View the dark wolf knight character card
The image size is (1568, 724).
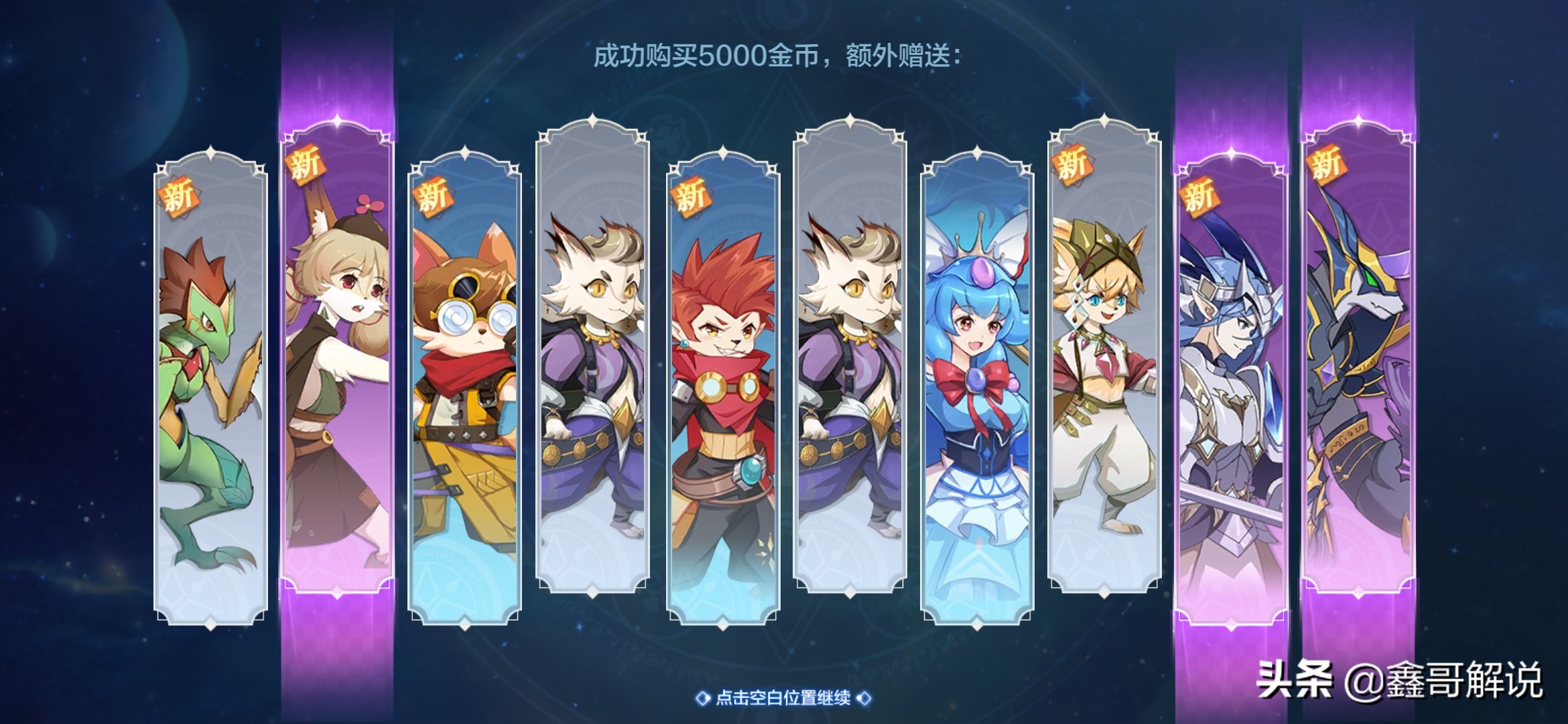[x=1367, y=375]
